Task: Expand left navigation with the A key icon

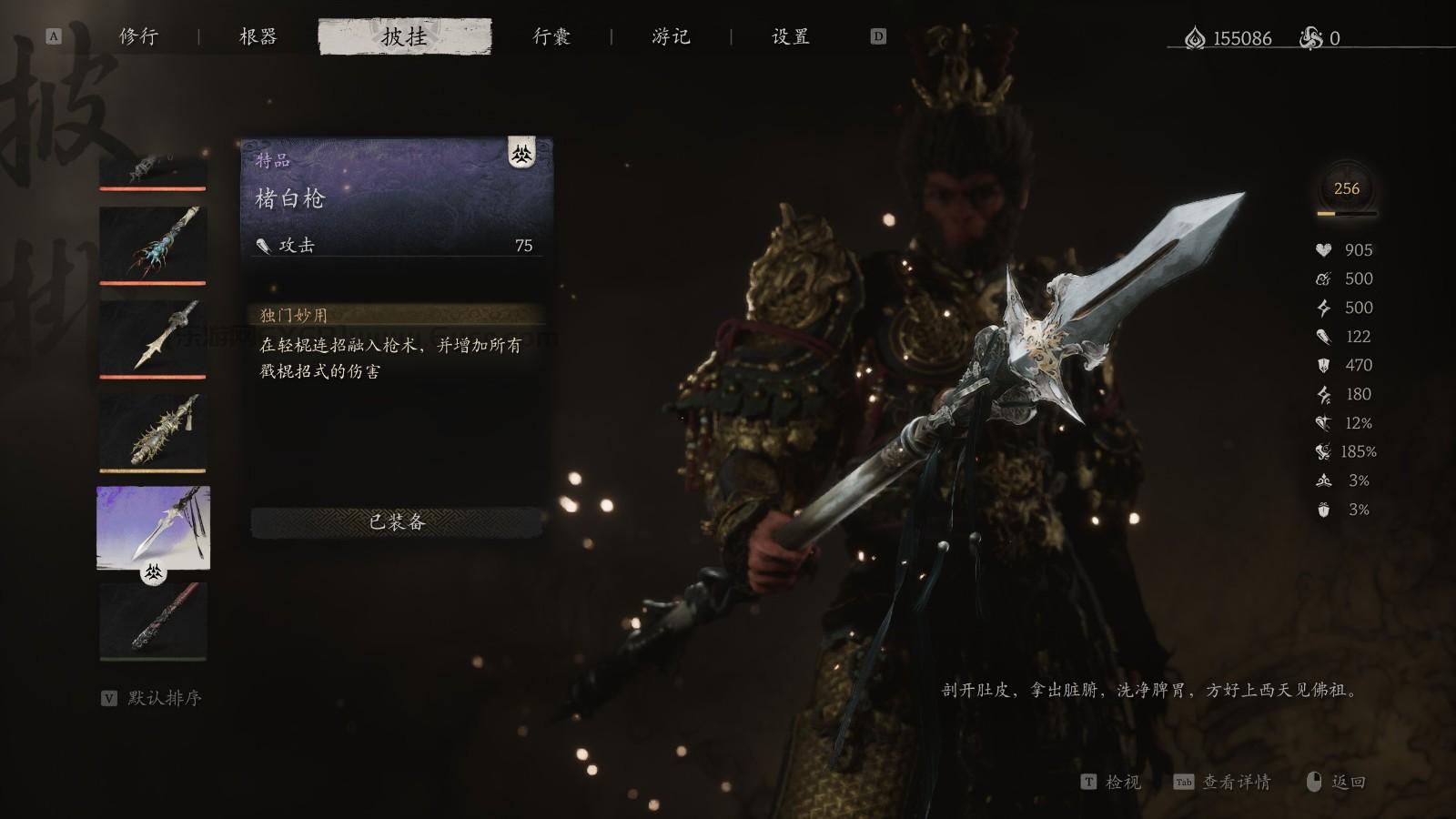Action: click(52, 37)
